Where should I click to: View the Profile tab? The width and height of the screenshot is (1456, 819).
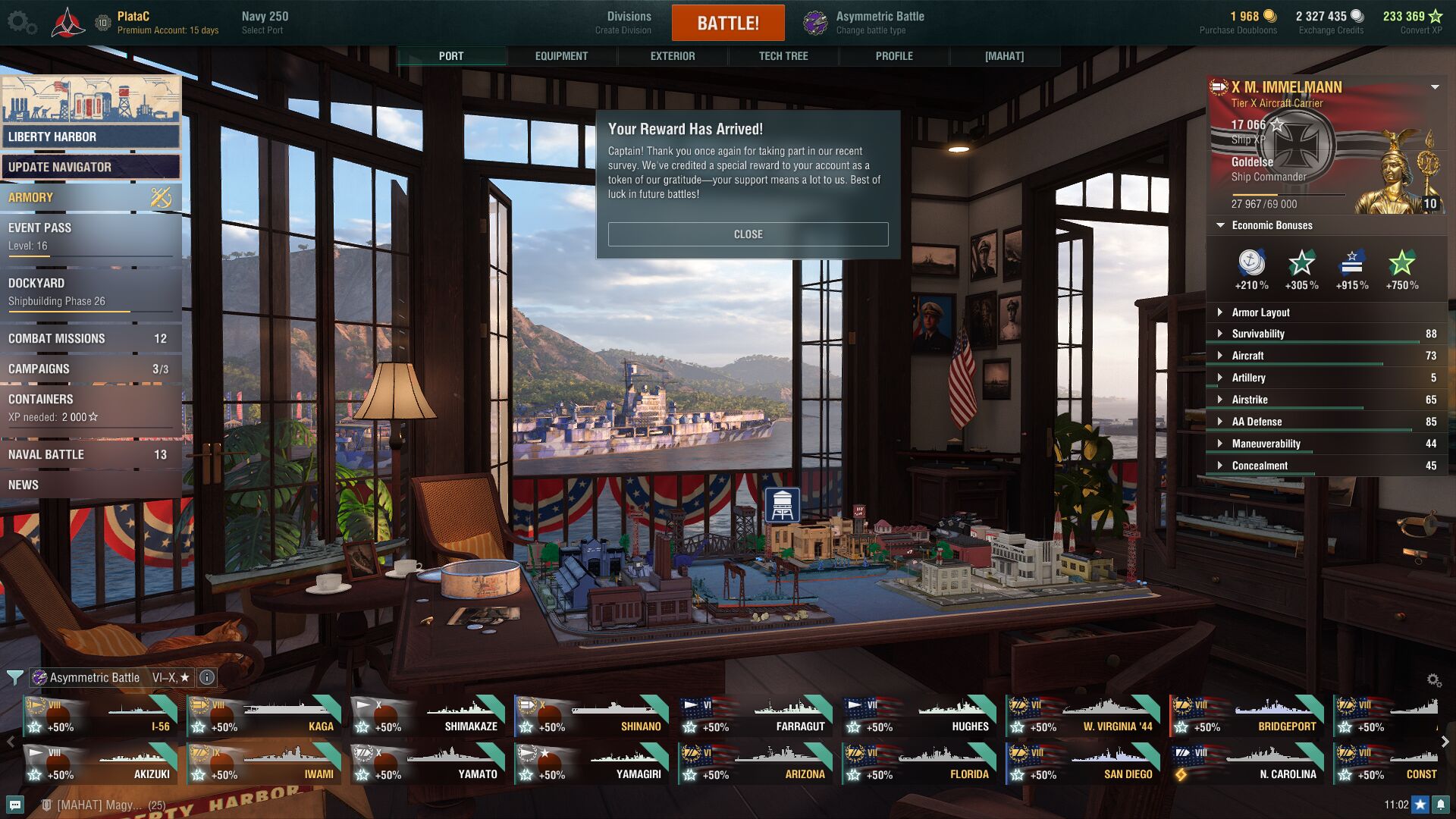pyautogui.click(x=893, y=56)
